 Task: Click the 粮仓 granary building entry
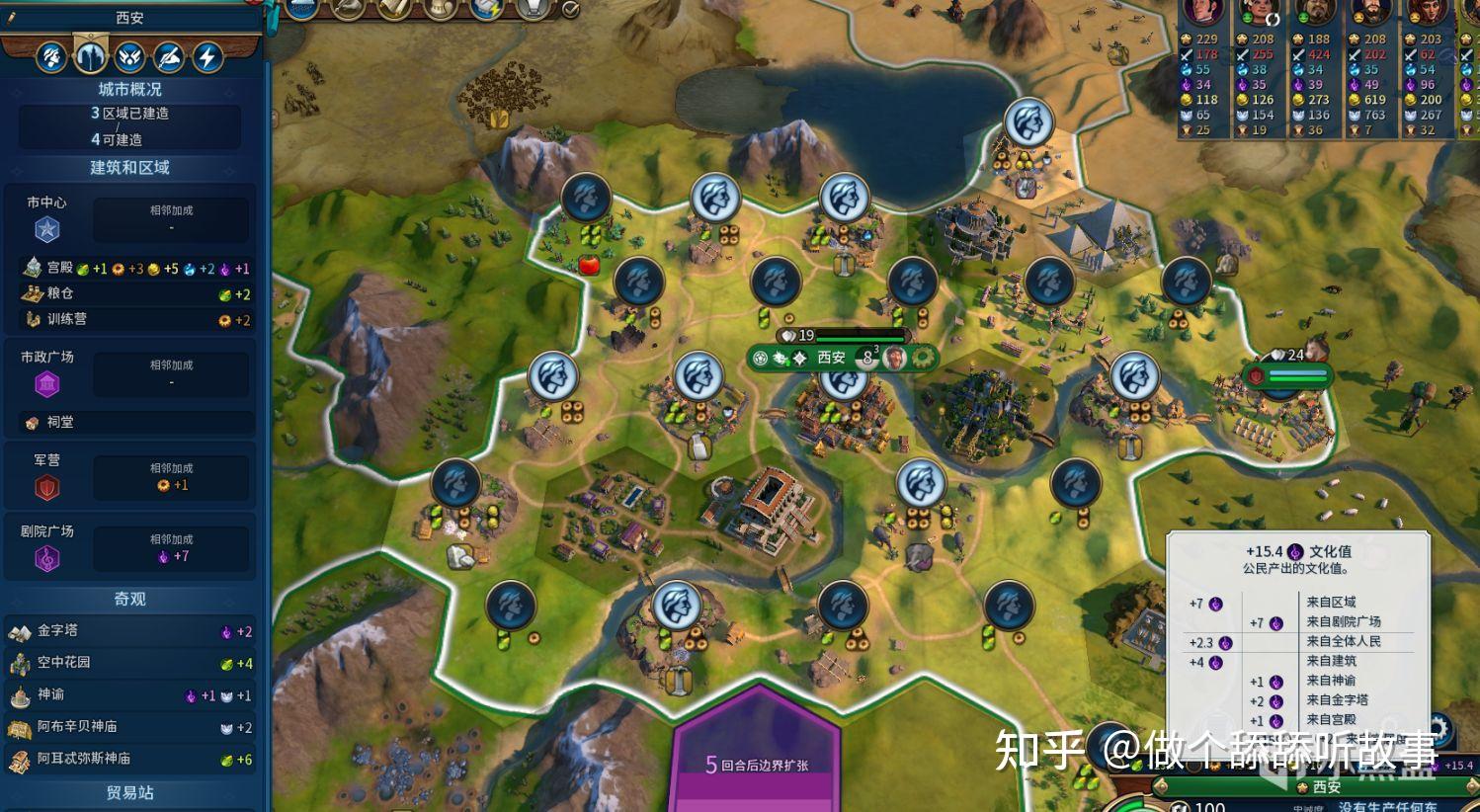[x=129, y=293]
